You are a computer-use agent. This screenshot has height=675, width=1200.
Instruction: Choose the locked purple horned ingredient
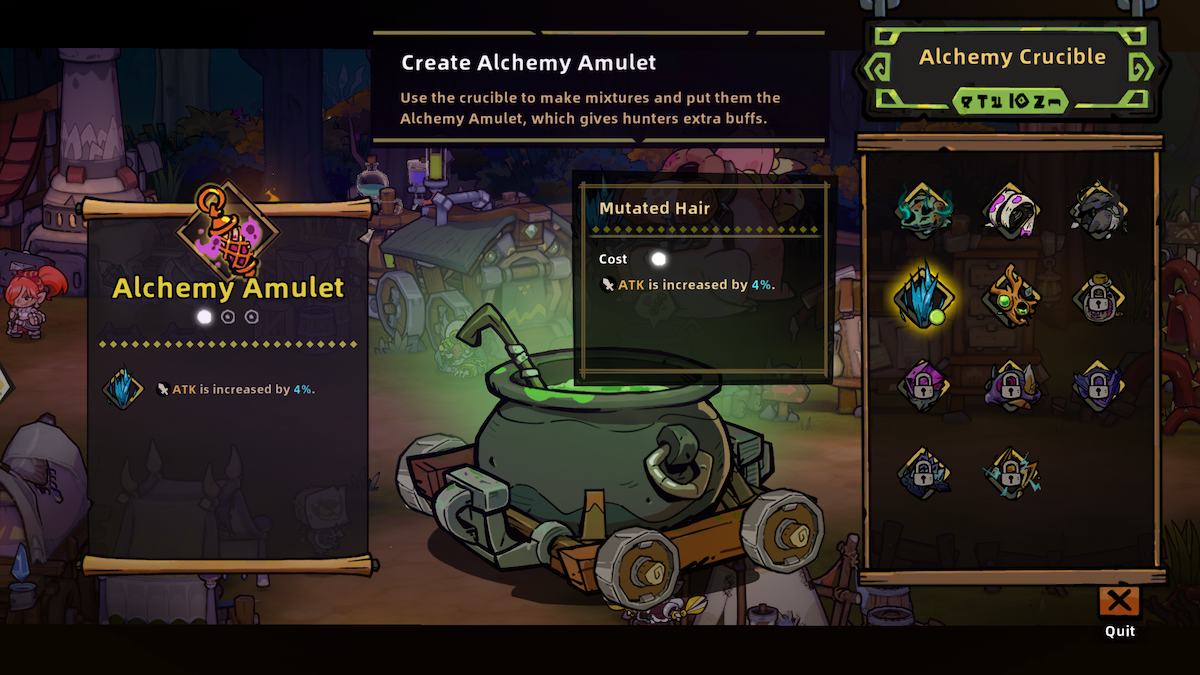tap(1011, 385)
